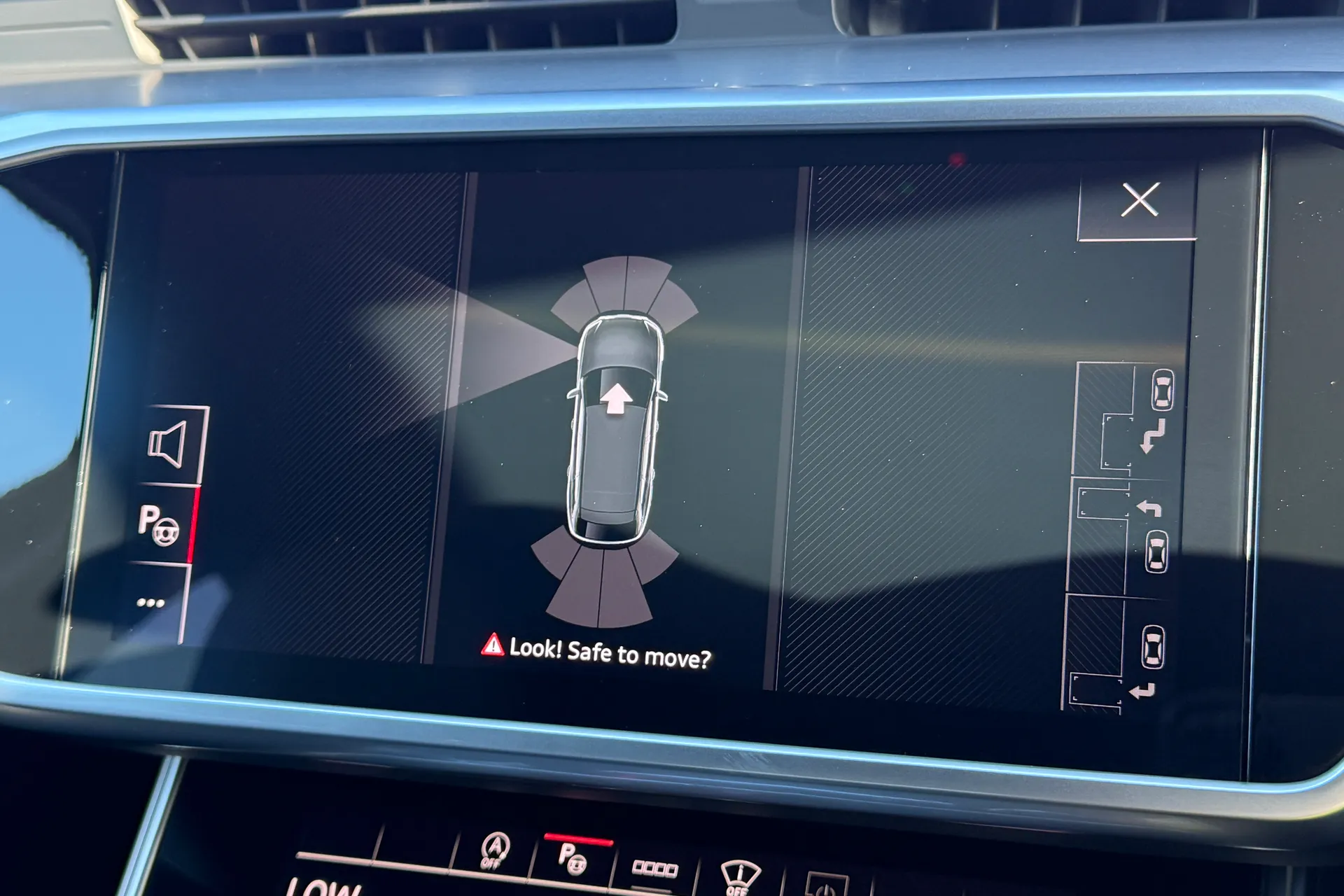This screenshot has width=1344, height=896.
Task: Tap the seat ventilation squares indicator
Action: click(655, 869)
